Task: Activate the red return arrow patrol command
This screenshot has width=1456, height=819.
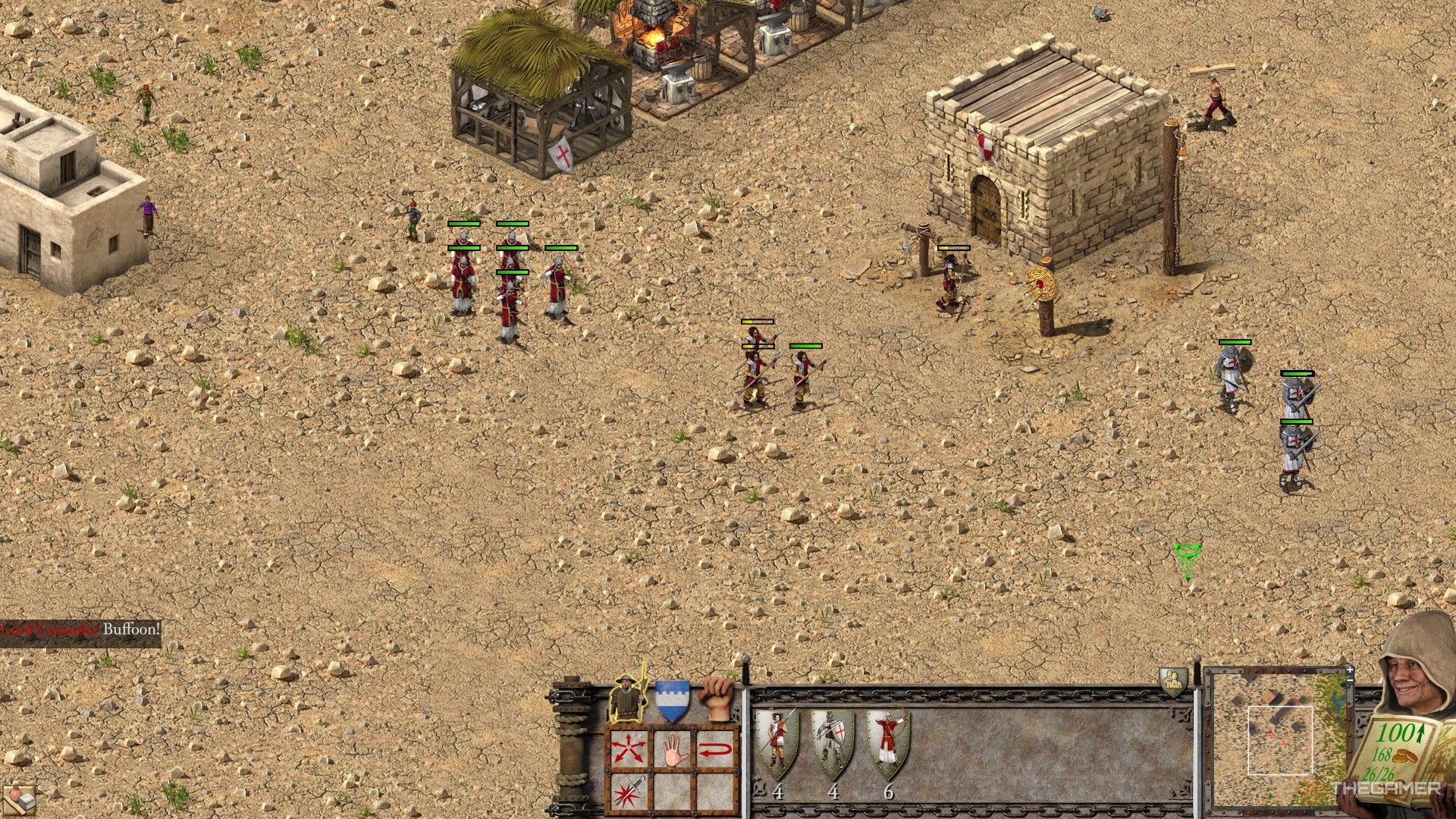Action: (x=715, y=749)
